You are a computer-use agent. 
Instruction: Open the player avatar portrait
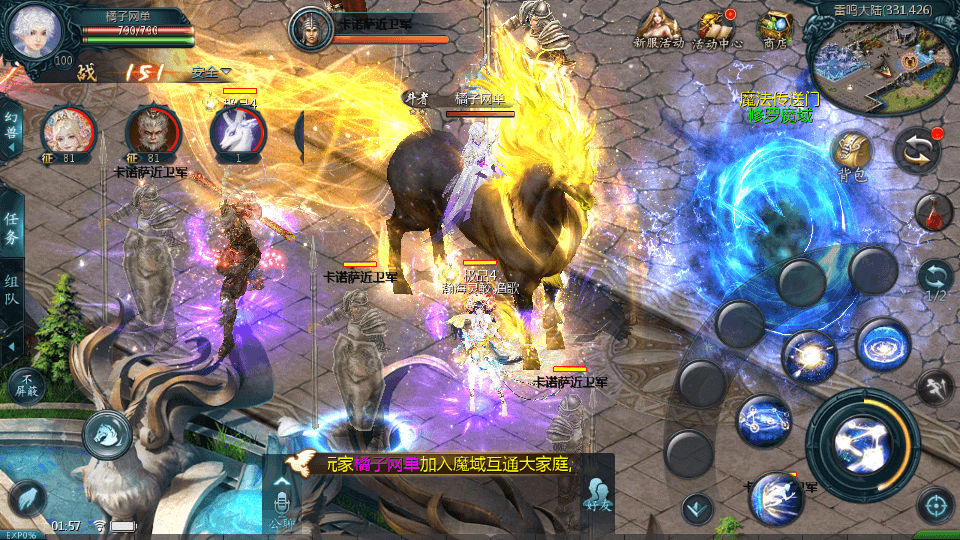click(x=35, y=32)
